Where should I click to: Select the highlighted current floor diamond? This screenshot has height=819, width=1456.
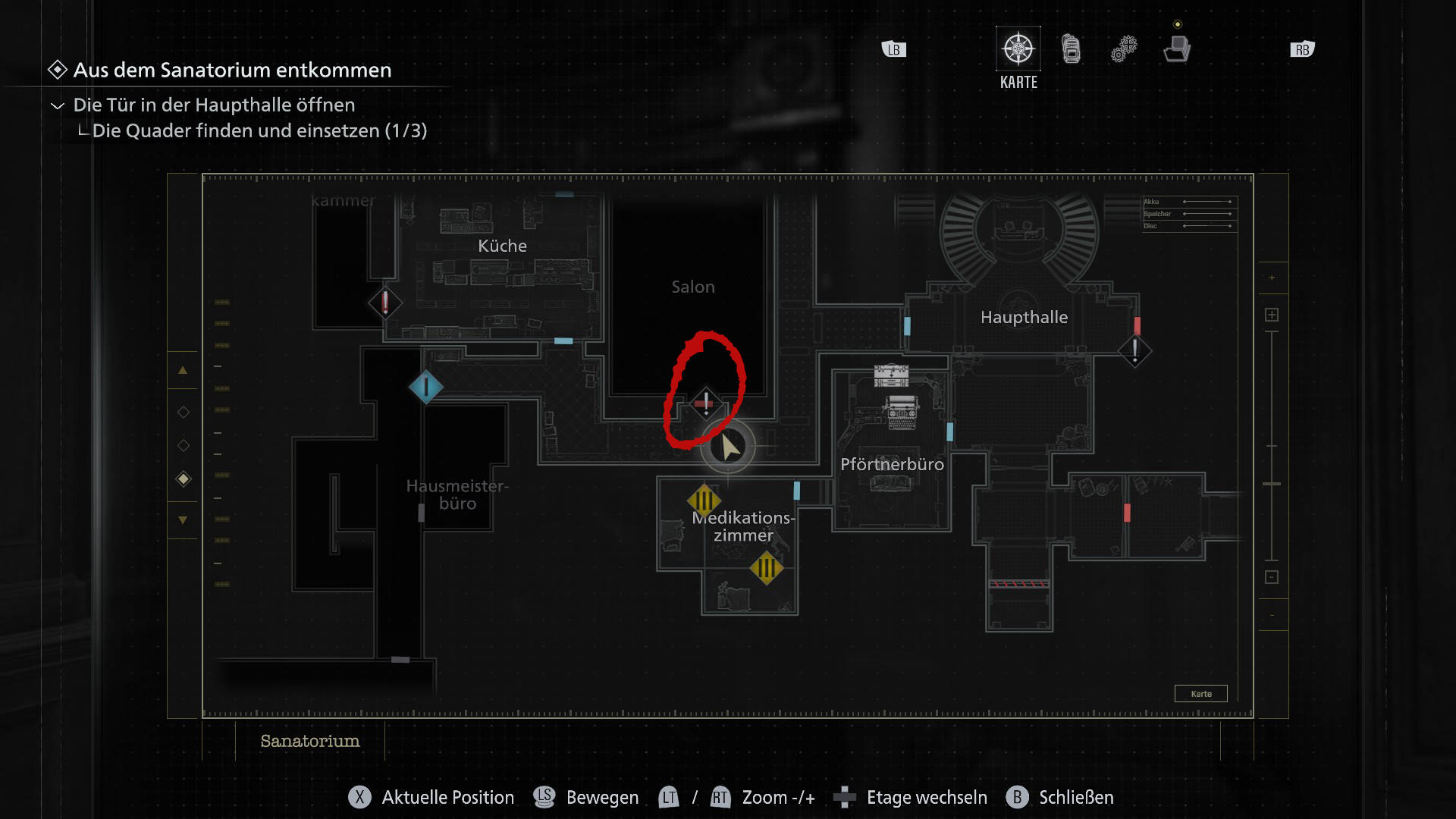(183, 479)
